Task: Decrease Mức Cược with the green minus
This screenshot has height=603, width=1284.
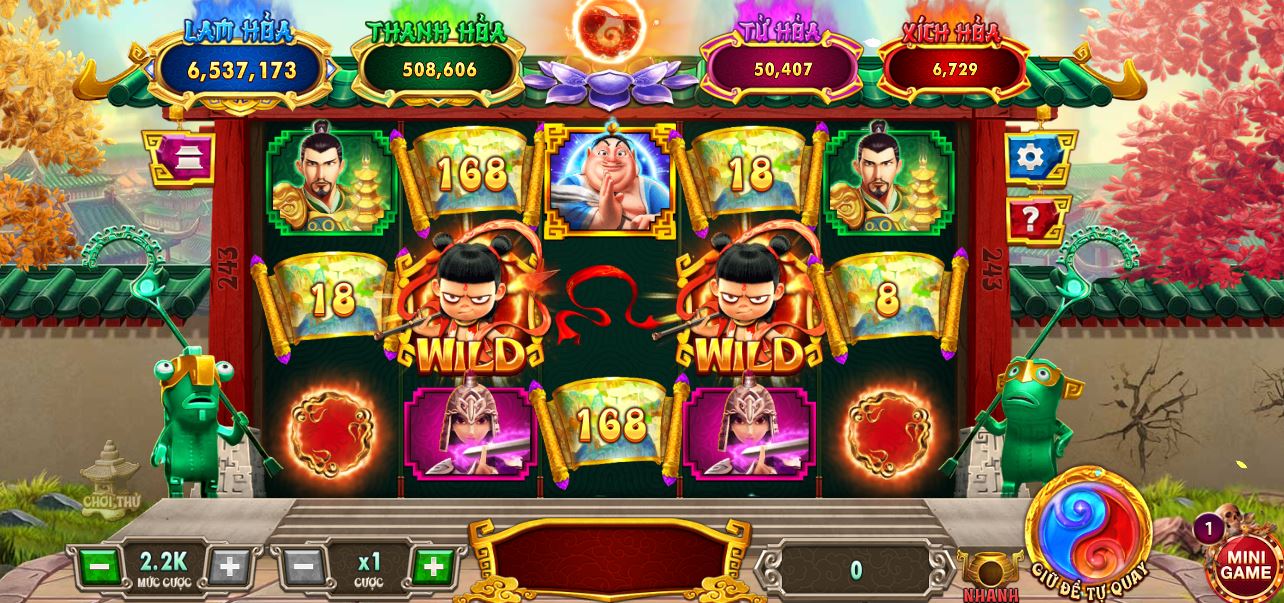Action: tap(98, 568)
